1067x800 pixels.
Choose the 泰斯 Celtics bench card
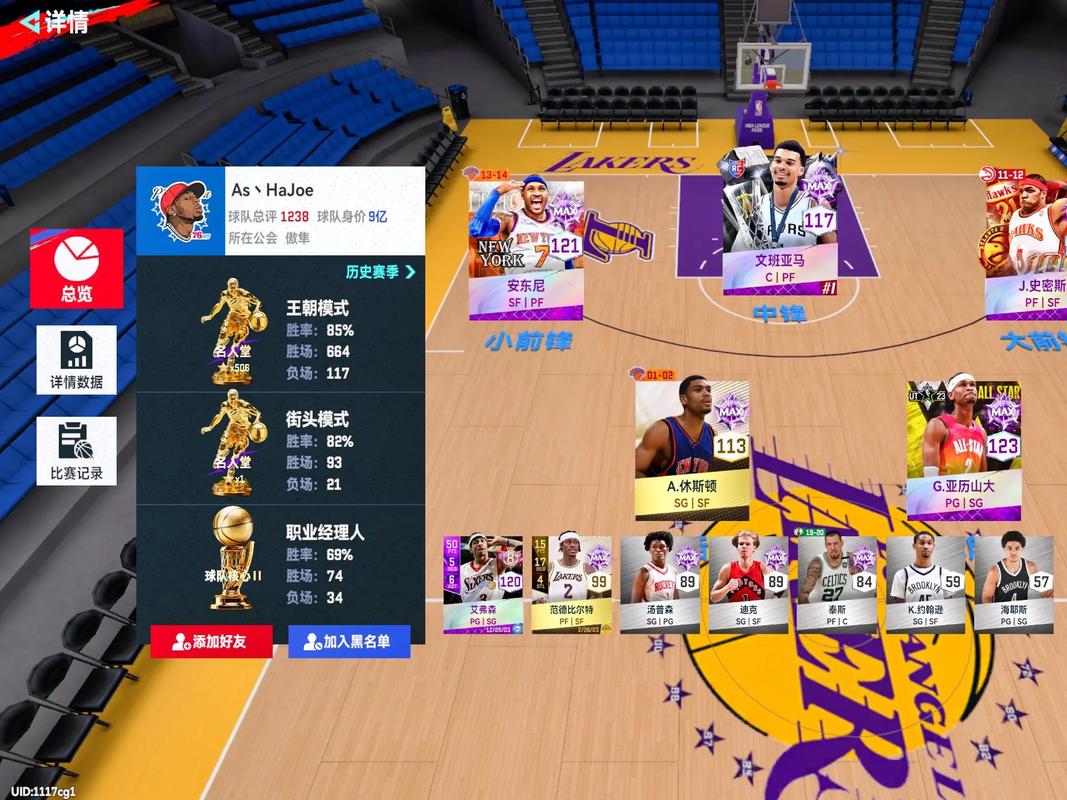click(836, 584)
